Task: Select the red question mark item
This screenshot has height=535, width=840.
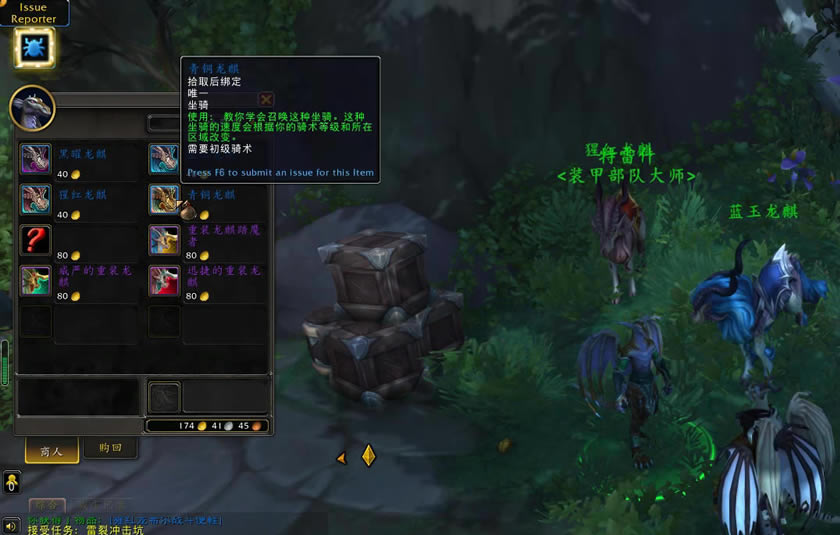Action: click(35, 240)
